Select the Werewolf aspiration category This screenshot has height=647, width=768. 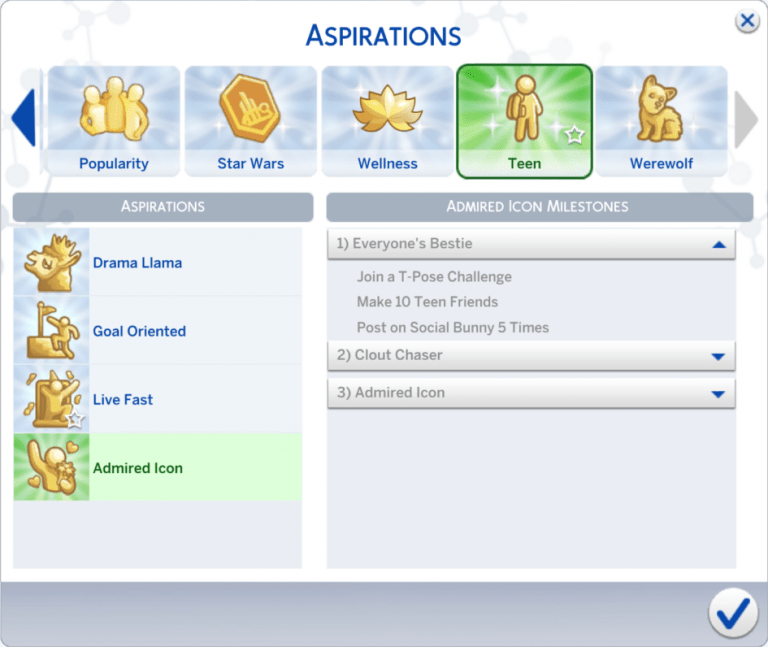(x=661, y=121)
